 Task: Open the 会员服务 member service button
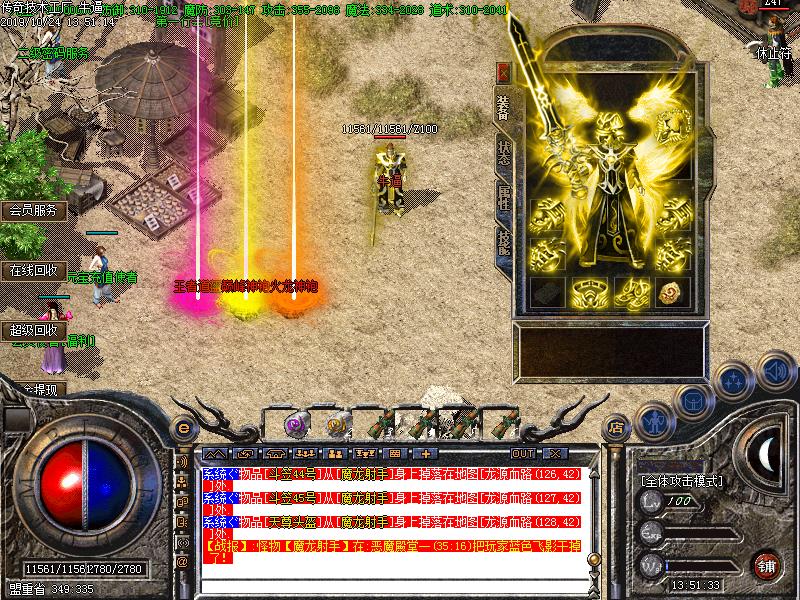point(34,211)
